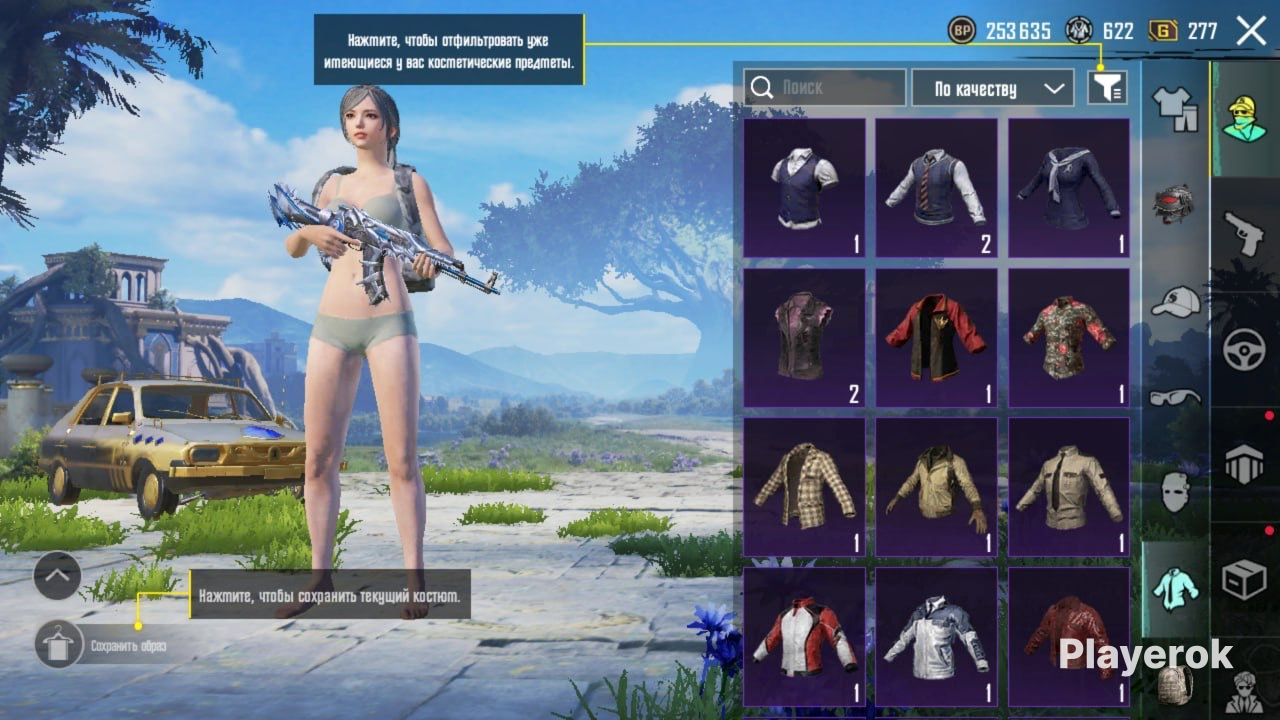Open the 'По качеству' sort dropdown
1280x720 pixels.
[992, 88]
